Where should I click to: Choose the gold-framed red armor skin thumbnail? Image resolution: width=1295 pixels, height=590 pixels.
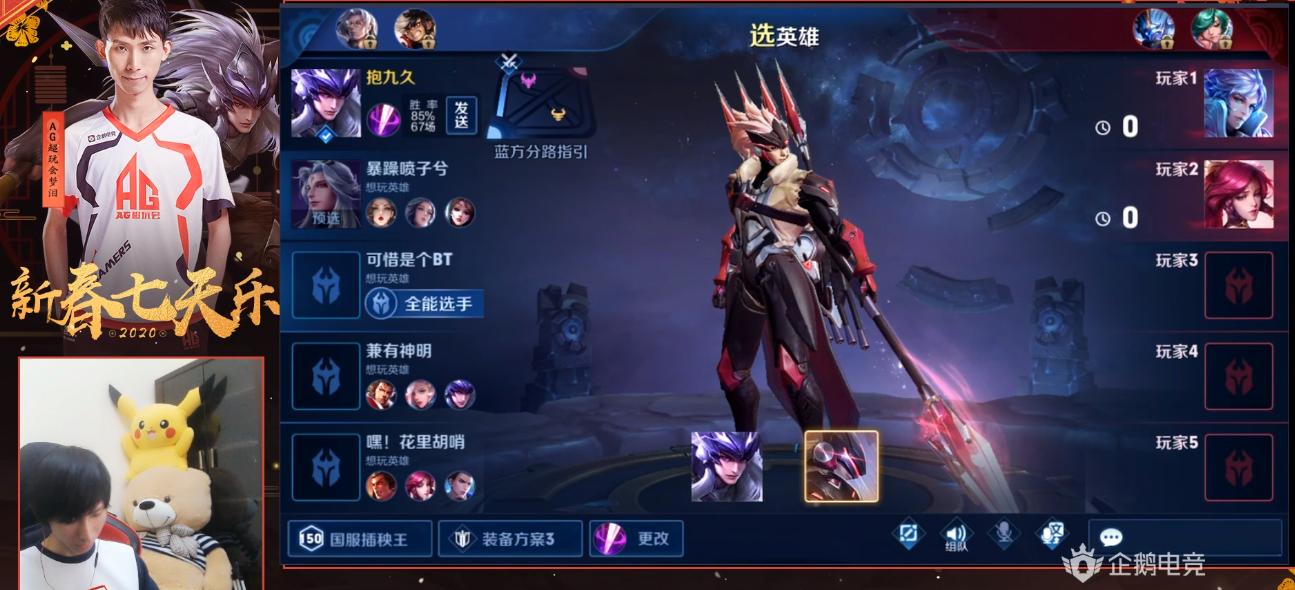tap(842, 466)
